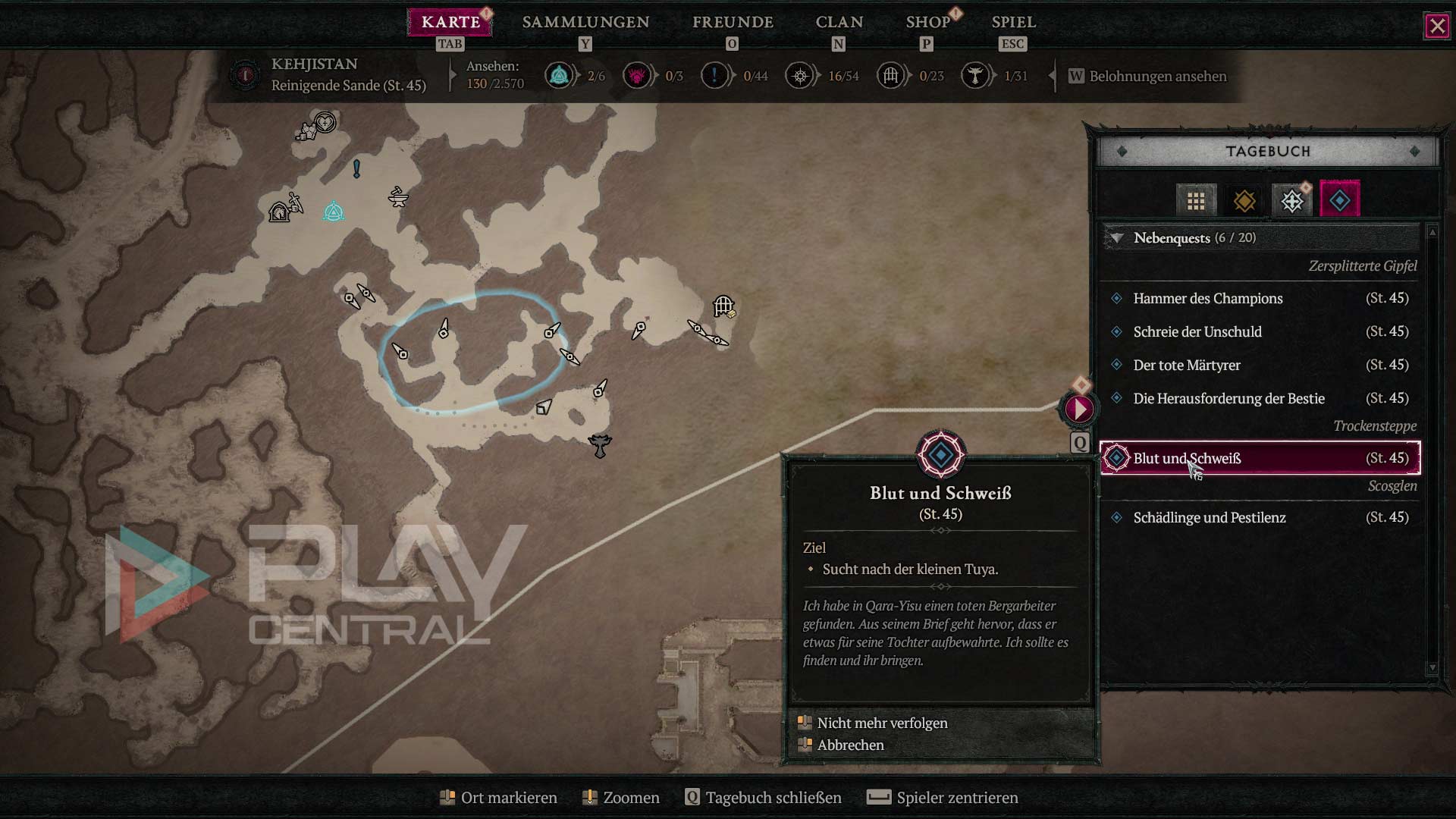Open the Freunde tab
Image resolution: width=1456 pixels, height=819 pixels.
click(733, 22)
